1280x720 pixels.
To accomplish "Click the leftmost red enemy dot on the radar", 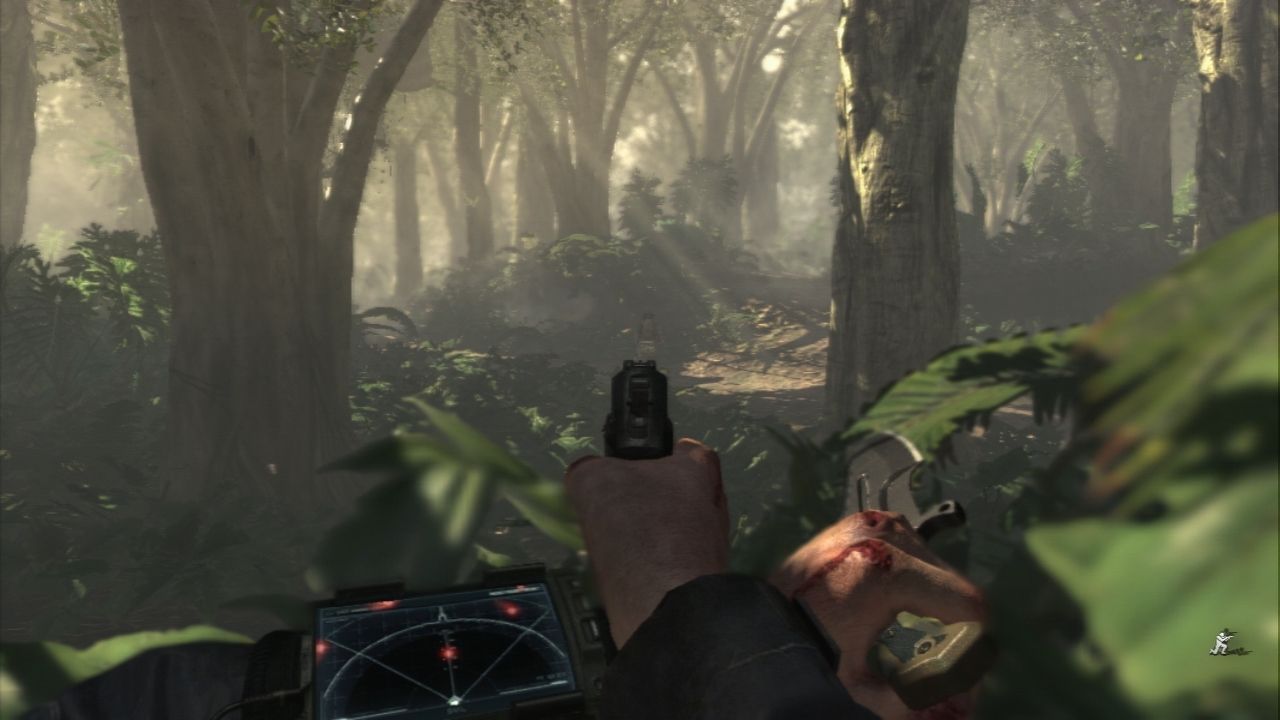I will coord(322,650).
